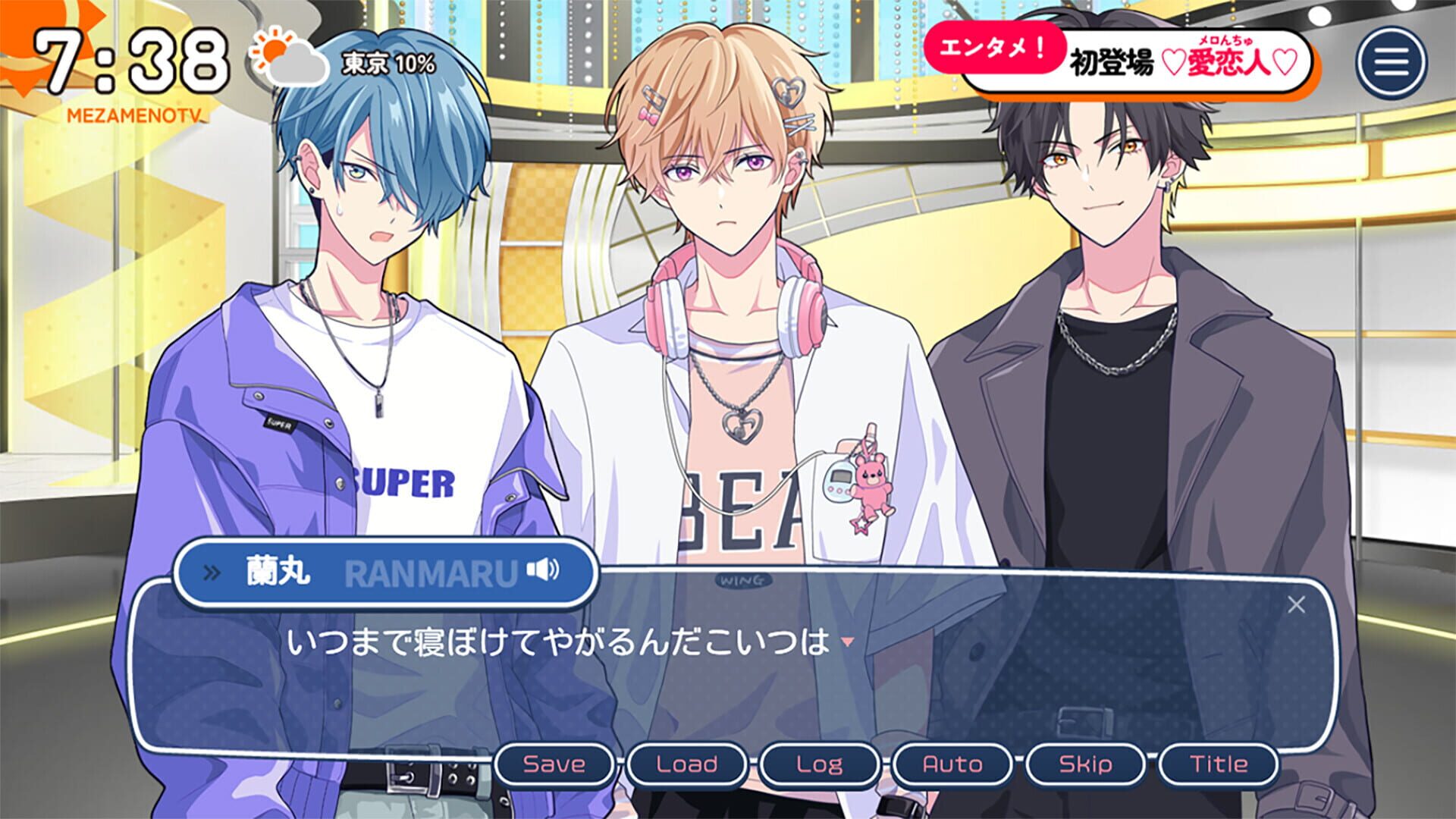The image size is (1456, 819).
Task: Click the 初登場♡愛恋人♡ show banner
Action: (x=1183, y=61)
